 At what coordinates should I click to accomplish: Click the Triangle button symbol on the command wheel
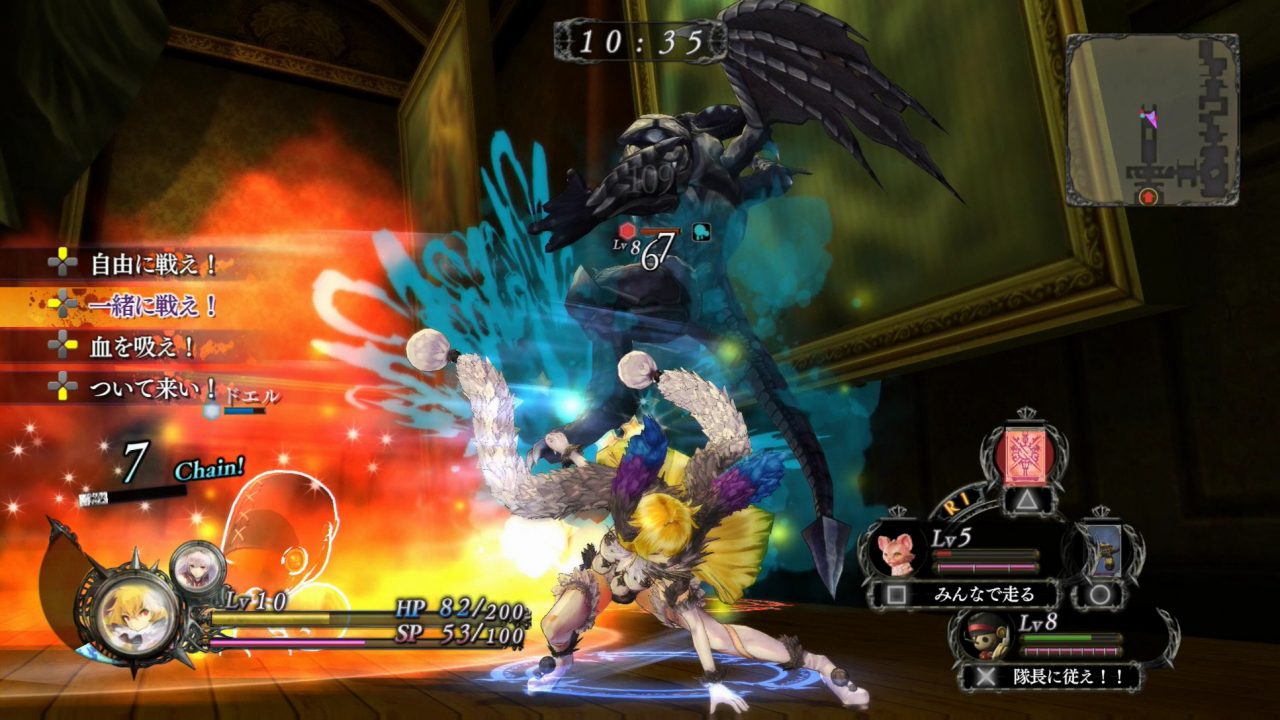coord(1026,498)
